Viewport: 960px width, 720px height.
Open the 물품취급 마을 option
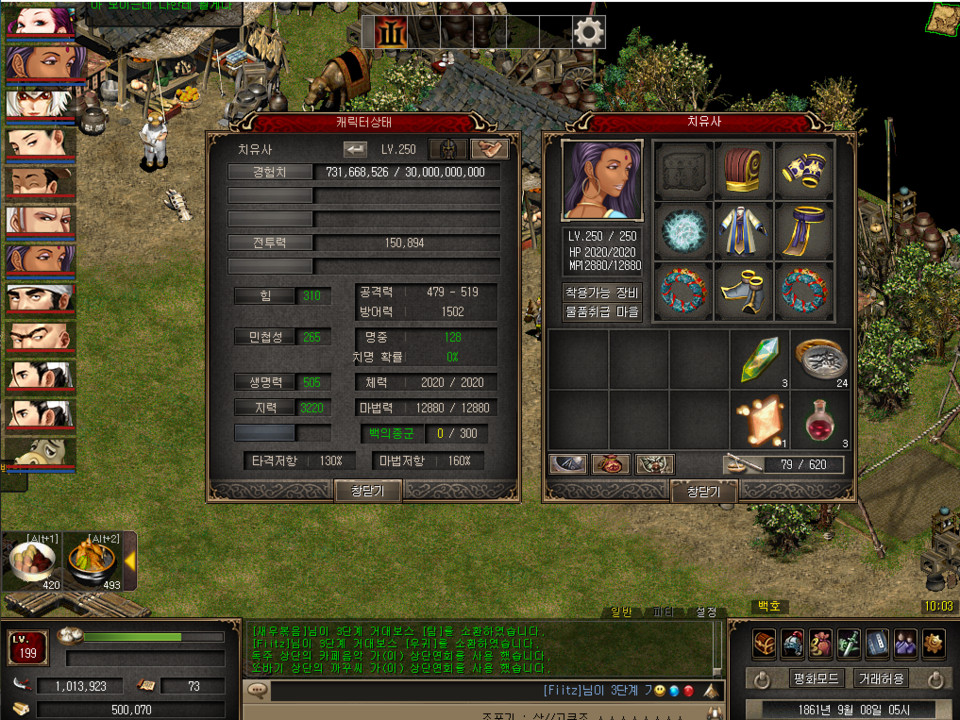pyautogui.click(x=602, y=312)
